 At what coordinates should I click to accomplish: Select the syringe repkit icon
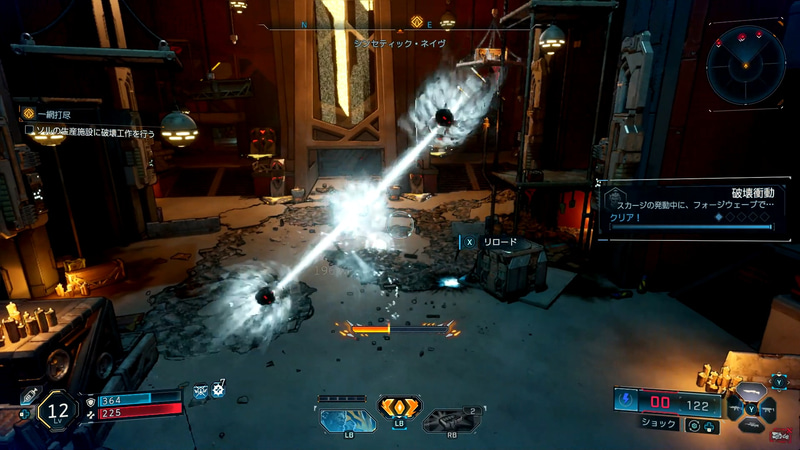click(x=28, y=394)
